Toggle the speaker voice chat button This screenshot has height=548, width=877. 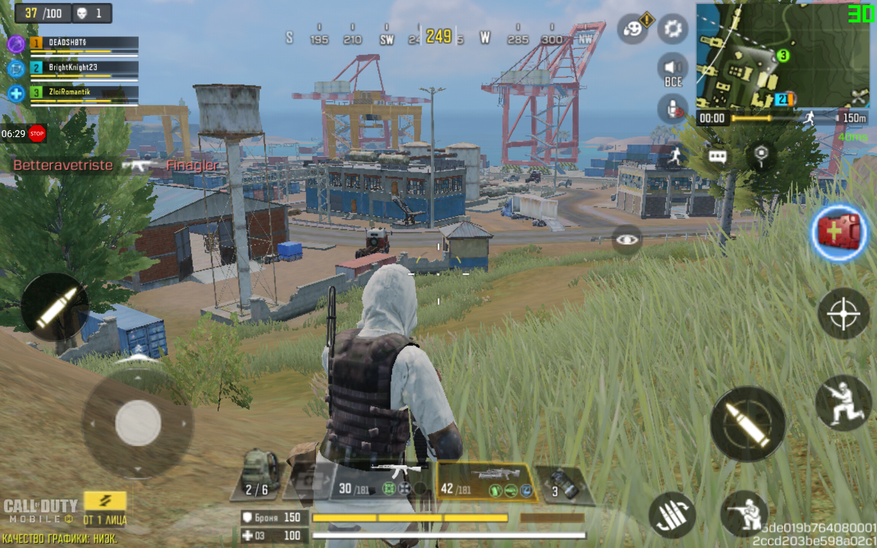pos(673,70)
